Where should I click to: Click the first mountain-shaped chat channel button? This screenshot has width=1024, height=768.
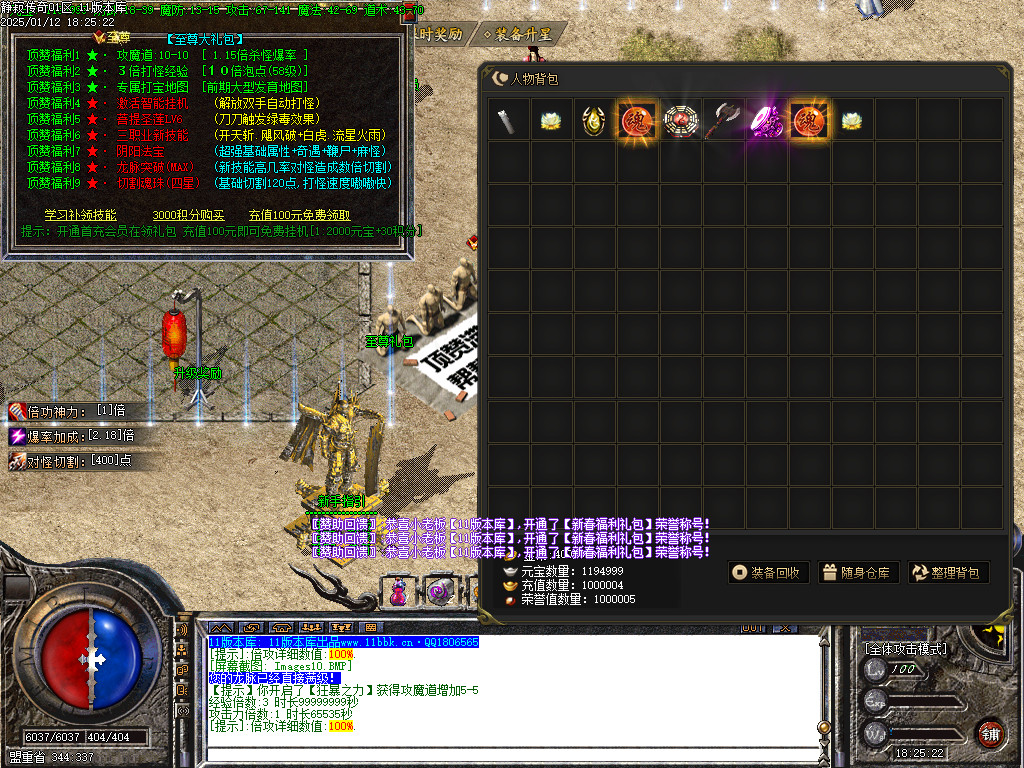(220, 628)
